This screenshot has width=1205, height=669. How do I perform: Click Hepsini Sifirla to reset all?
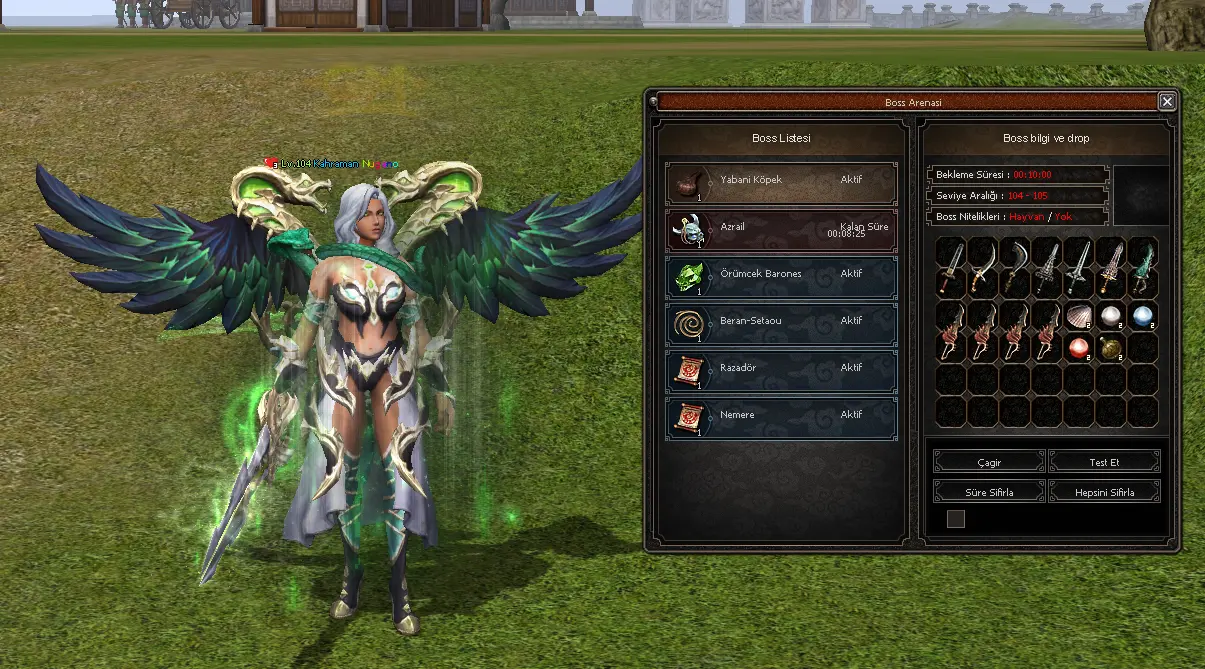(1104, 493)
